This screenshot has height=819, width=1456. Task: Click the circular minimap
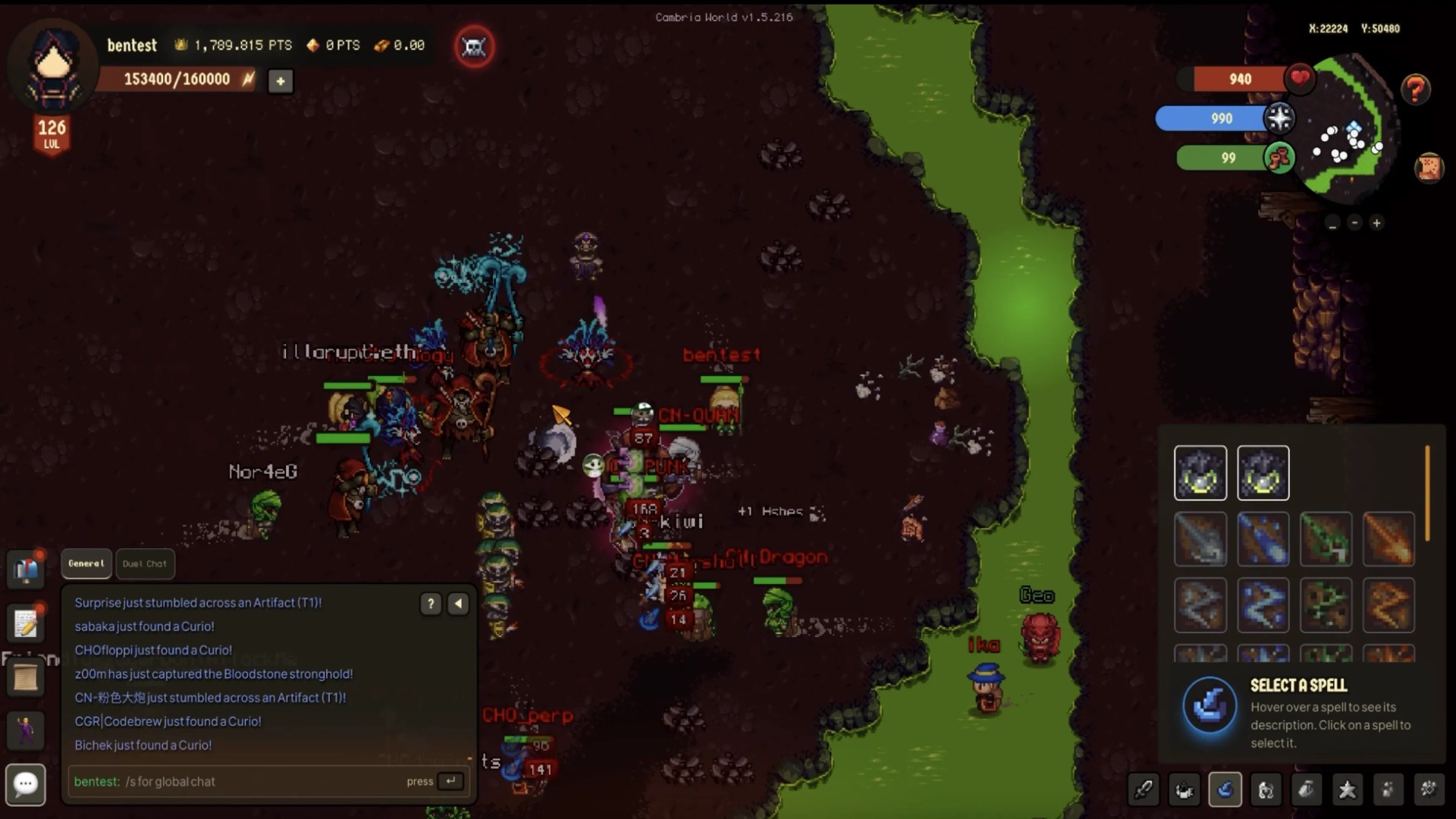[x=1346, y=129]
